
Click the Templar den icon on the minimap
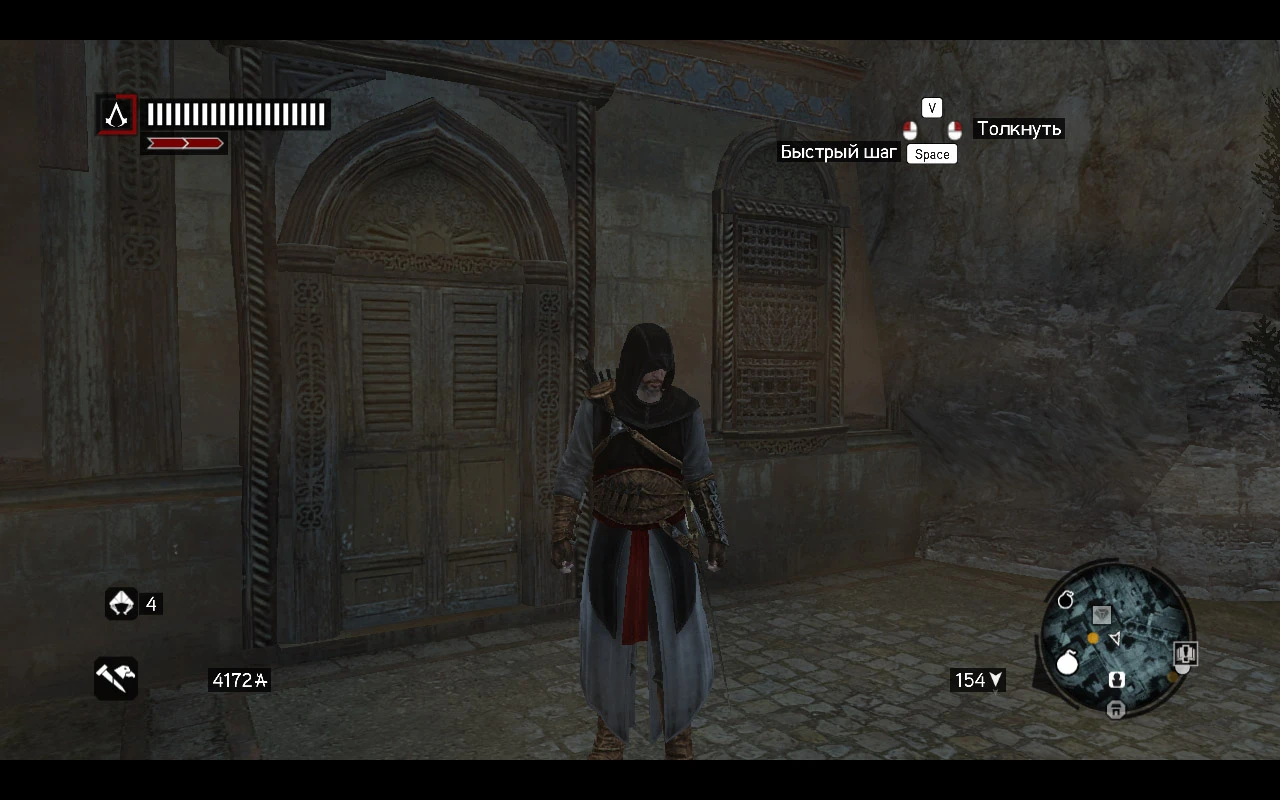tap(1117, 679)
